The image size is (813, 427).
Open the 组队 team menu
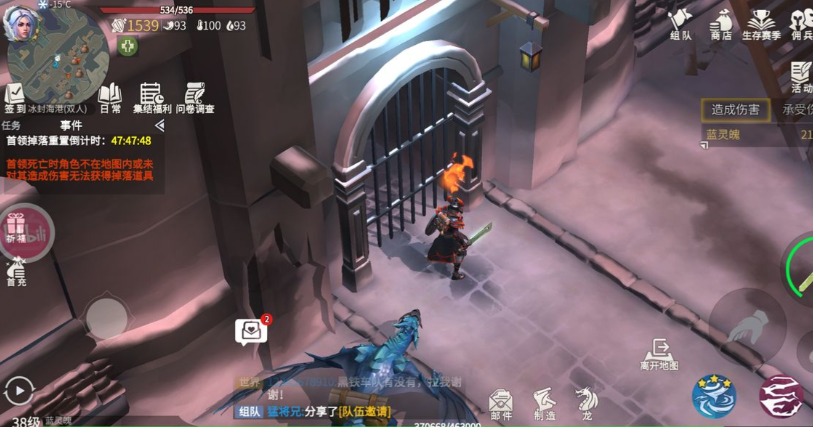pyautogui.click(x=680, y=23)
